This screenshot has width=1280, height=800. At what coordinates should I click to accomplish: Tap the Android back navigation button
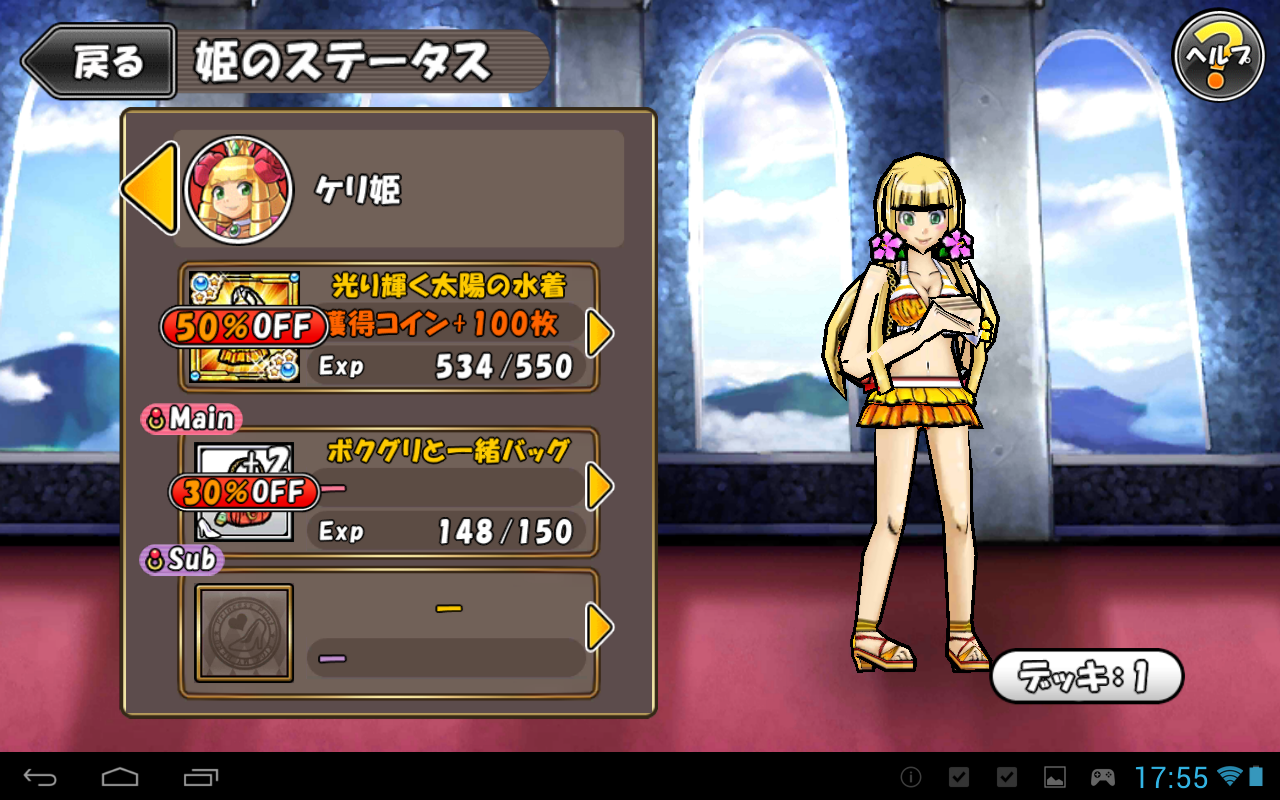pos(41,776)
